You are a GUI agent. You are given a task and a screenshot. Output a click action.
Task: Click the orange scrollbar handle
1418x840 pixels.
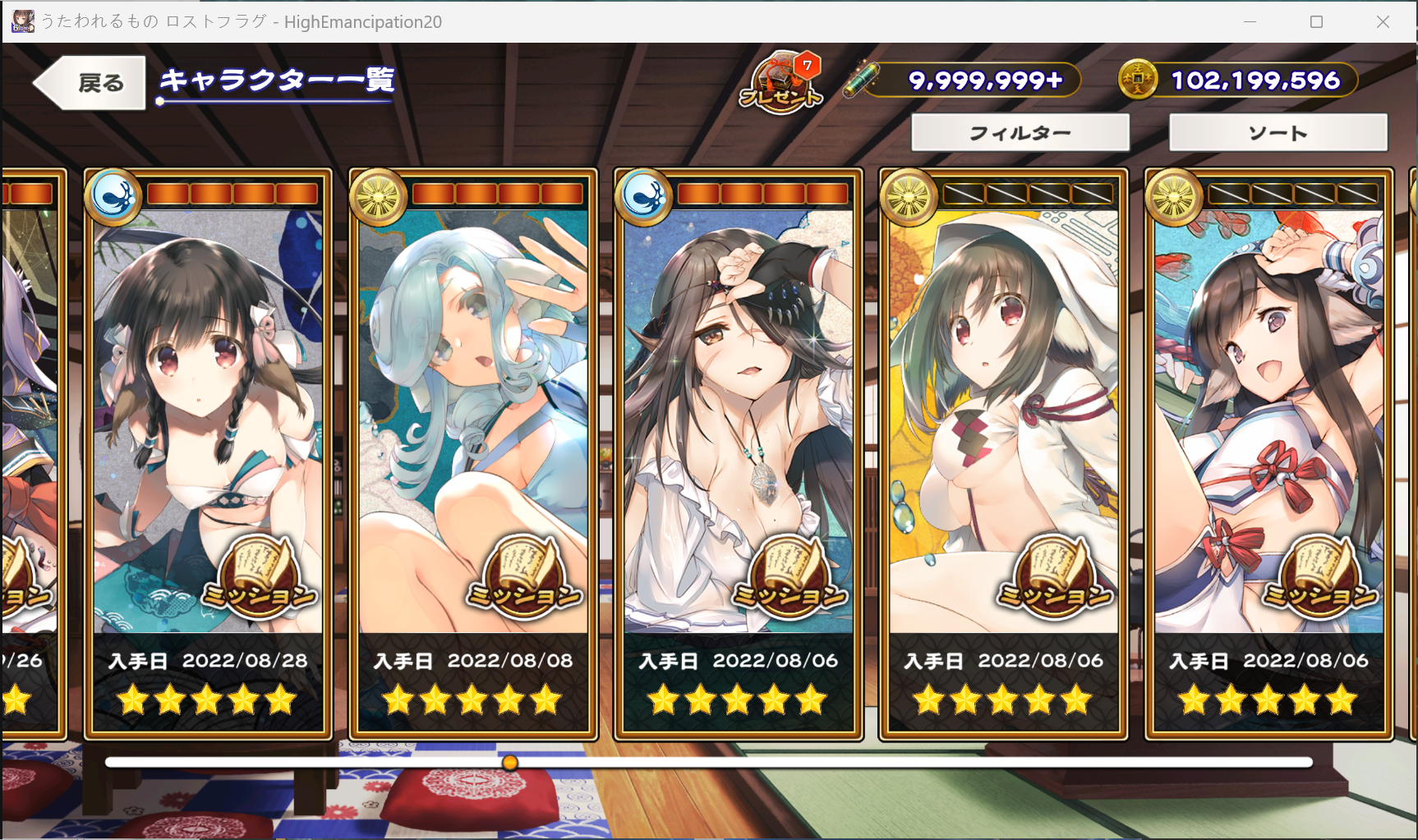[510, 763]
